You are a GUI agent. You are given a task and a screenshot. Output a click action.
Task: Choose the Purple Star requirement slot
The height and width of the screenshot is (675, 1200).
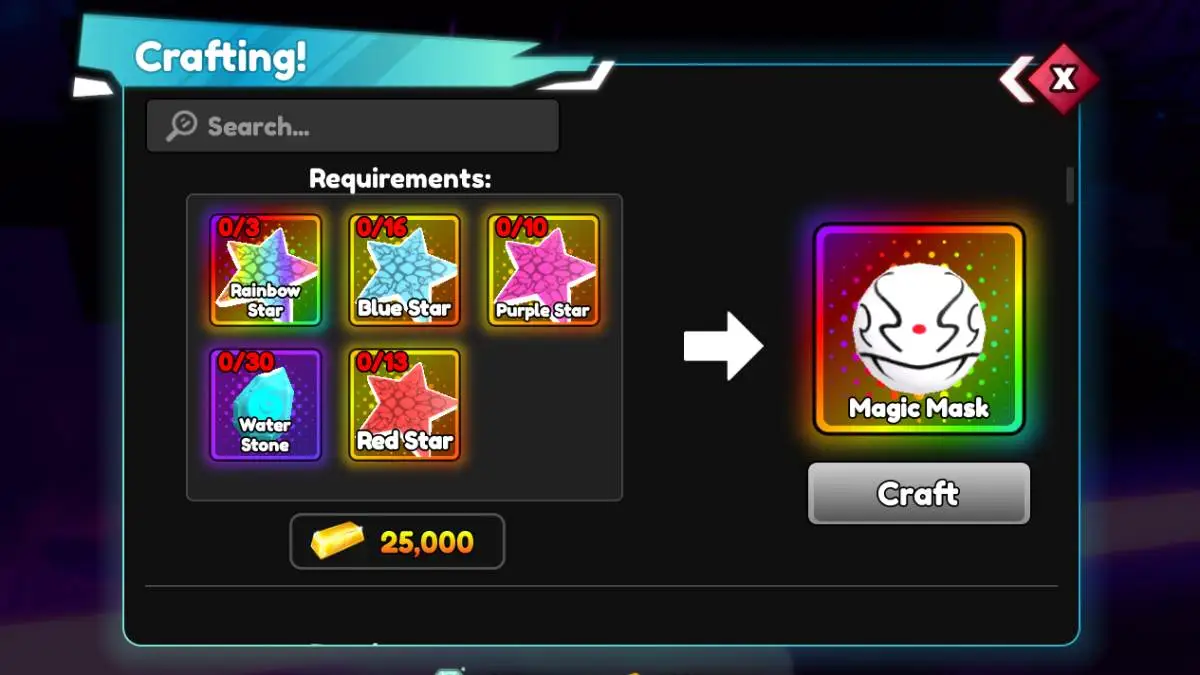543,270
